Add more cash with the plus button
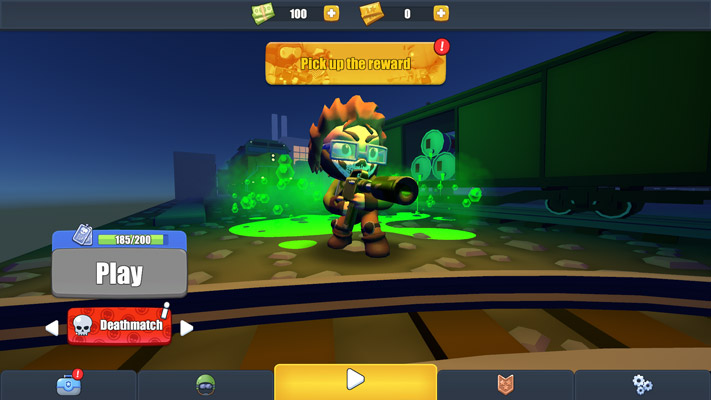This screenshot has width=711, height=400. pos(331,13)
